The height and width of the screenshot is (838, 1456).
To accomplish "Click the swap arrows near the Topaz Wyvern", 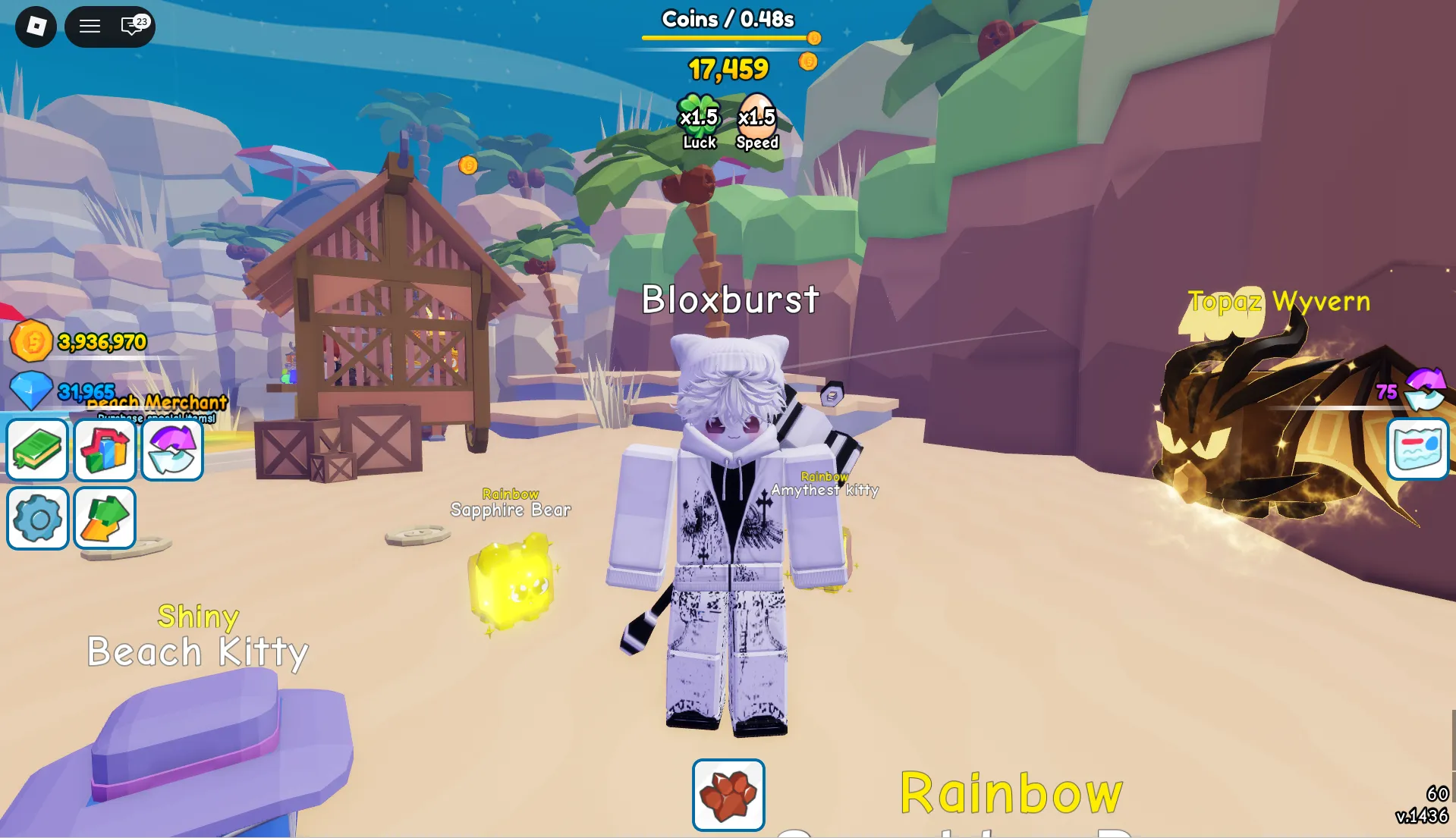I will [1425, 388].
